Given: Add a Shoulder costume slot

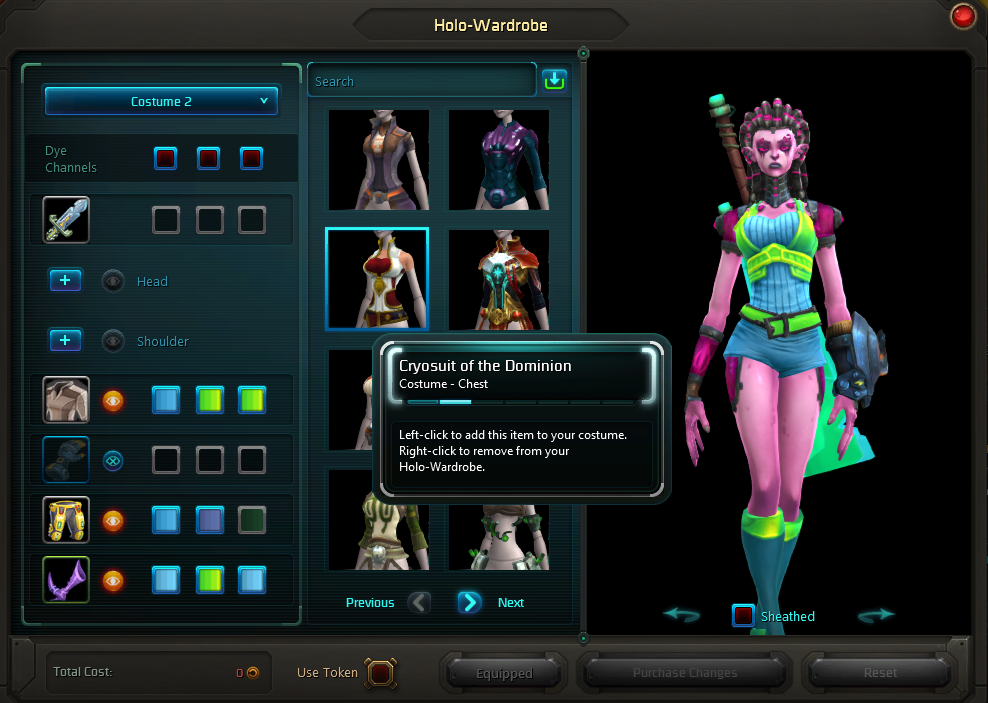Looking at the screenshot, I should (65, 341).
